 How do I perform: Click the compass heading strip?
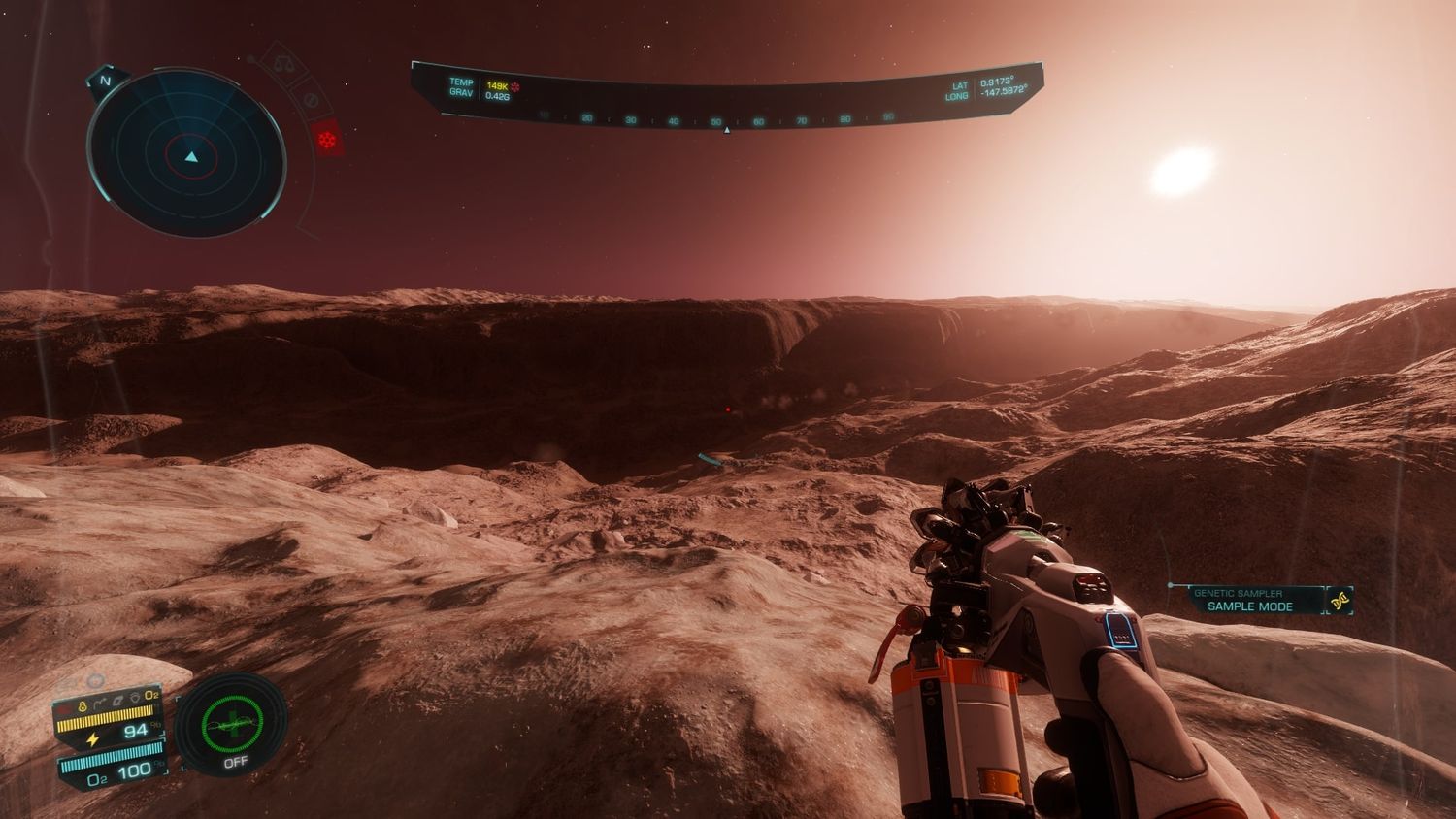pos(725,119)
